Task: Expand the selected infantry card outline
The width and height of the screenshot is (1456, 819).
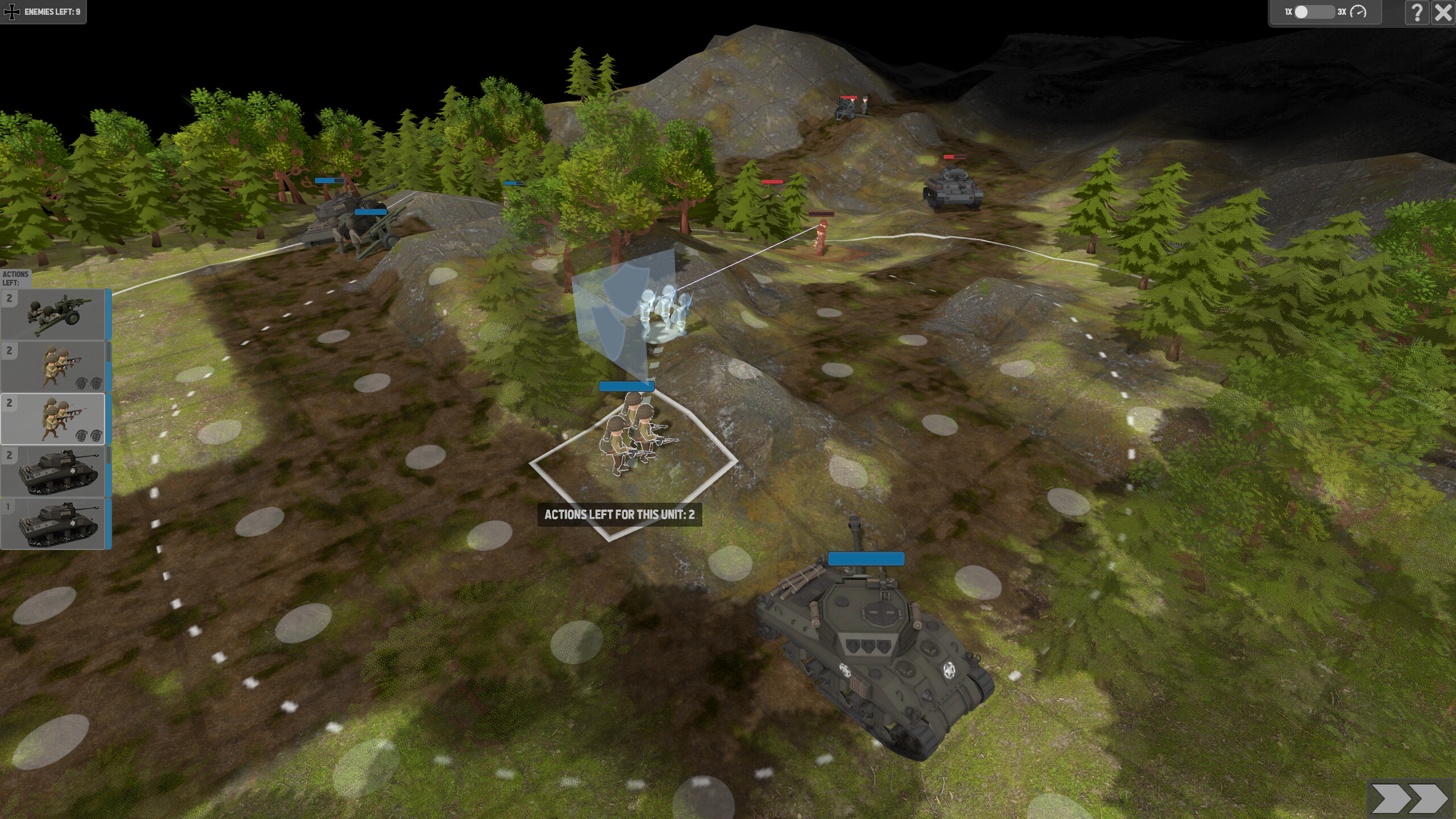Action: click(x=54, y=419)
